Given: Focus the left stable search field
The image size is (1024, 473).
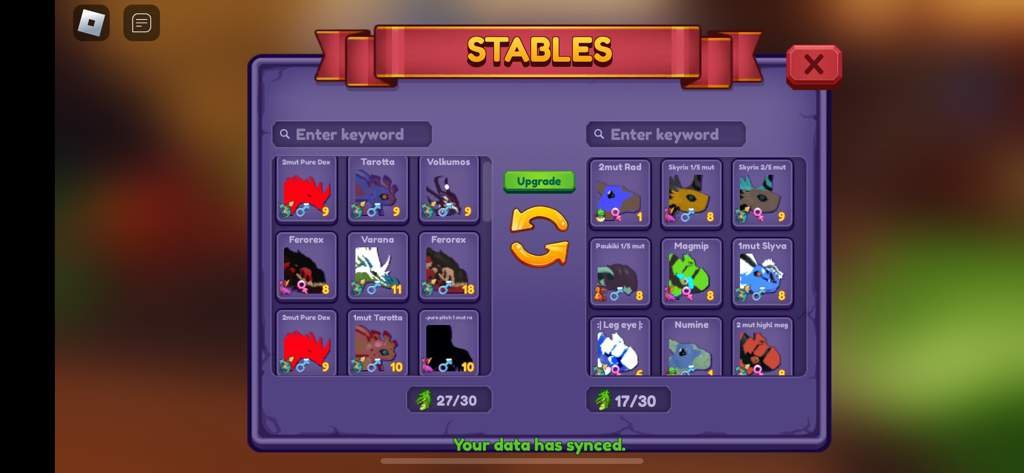Looking at the screenshot, I should [x=352, y=134].
